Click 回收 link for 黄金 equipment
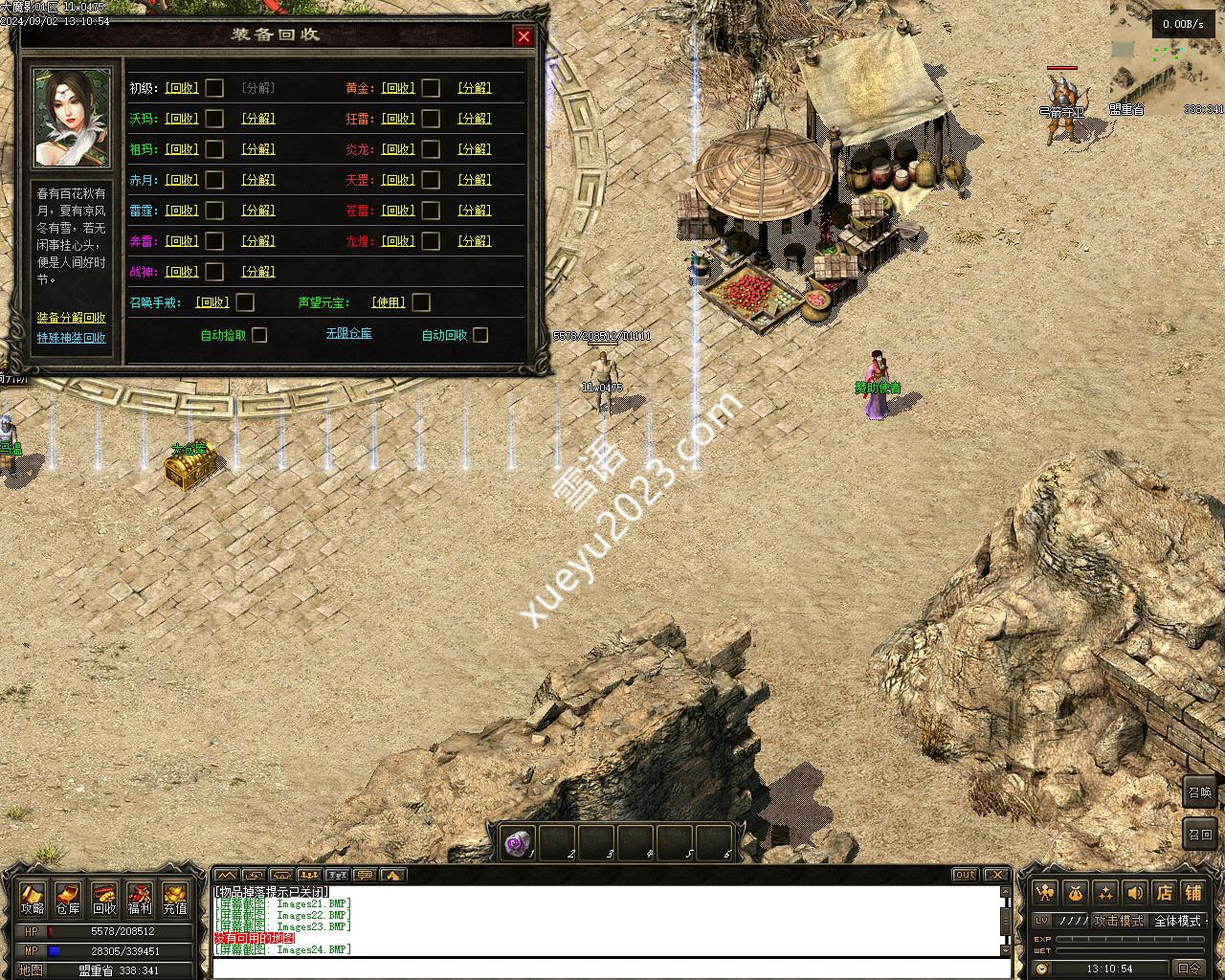The height and width of the screenshot is (980, 1225). 397,88
